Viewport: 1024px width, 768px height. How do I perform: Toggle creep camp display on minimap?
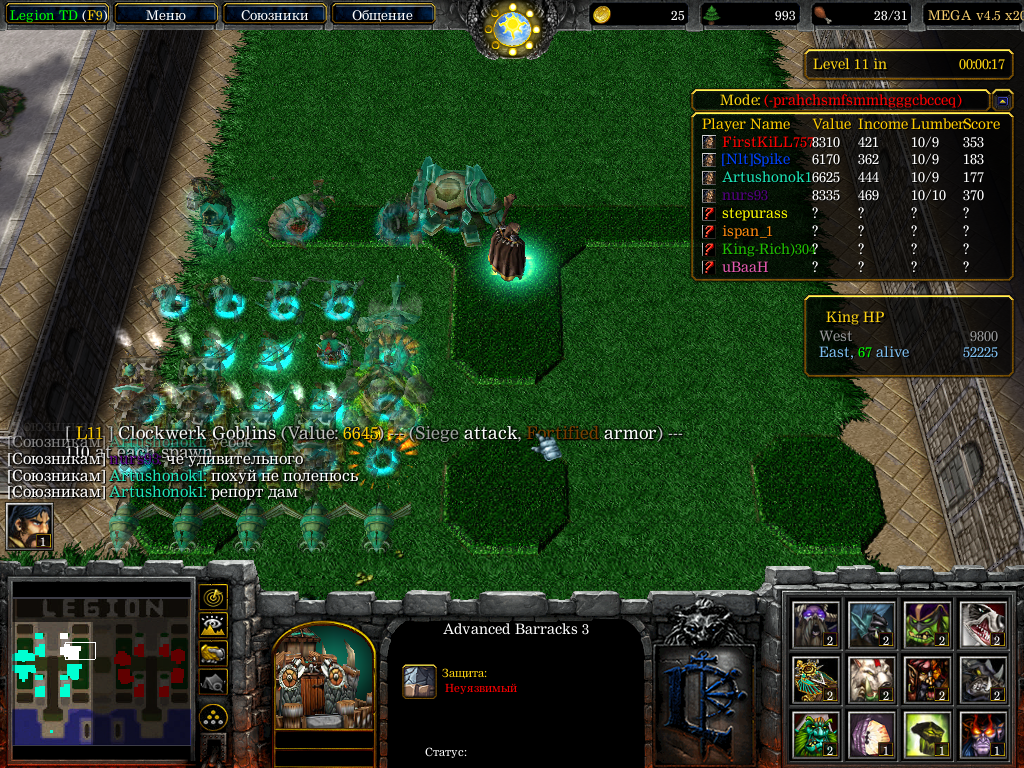tap(213, 682)
